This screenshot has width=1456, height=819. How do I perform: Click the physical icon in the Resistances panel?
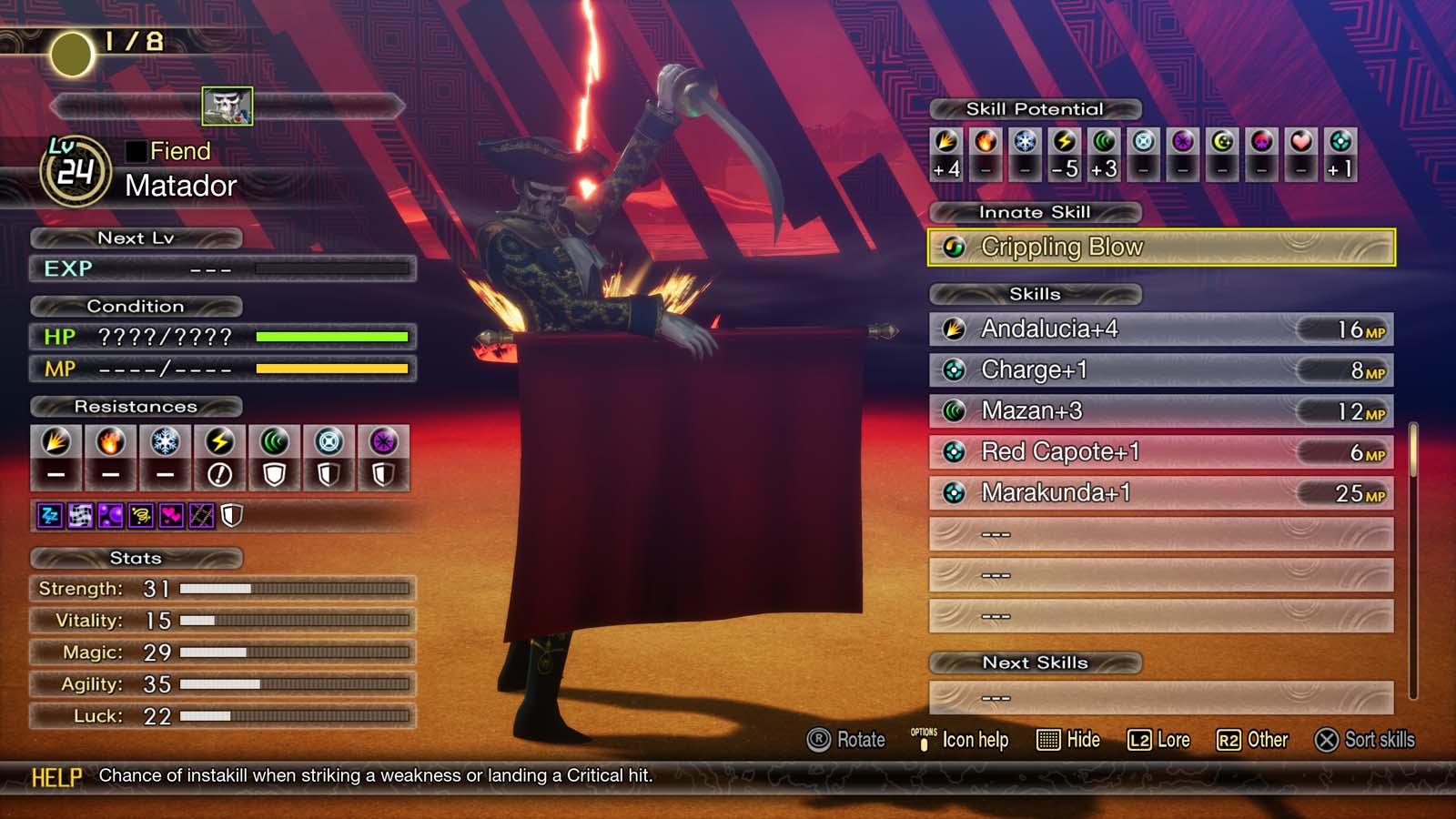57,446
